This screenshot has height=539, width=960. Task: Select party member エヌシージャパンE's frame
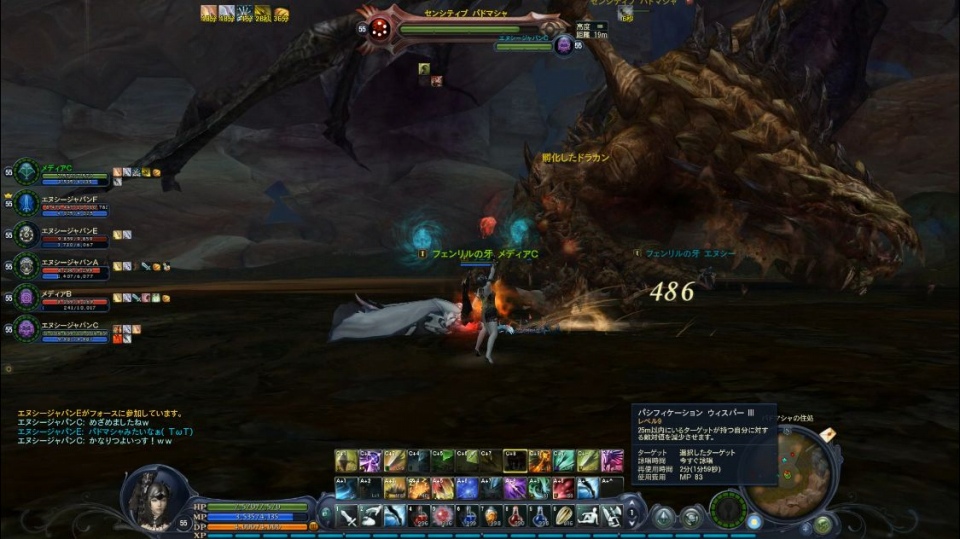pyautogui.click(x=62, y=235)
